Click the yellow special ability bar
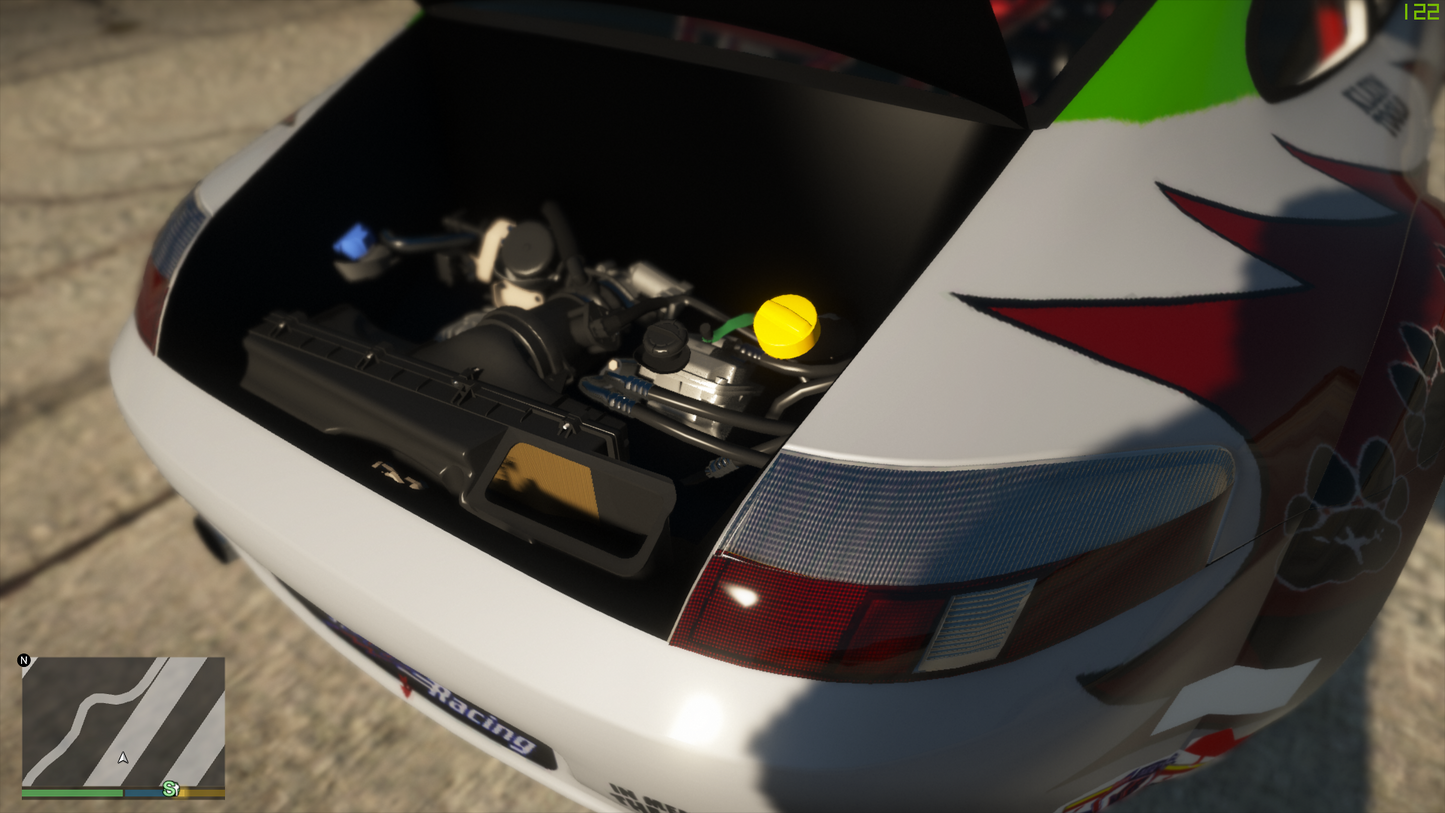The height and width of the screenshot is (813, 1445). (200, 793)
